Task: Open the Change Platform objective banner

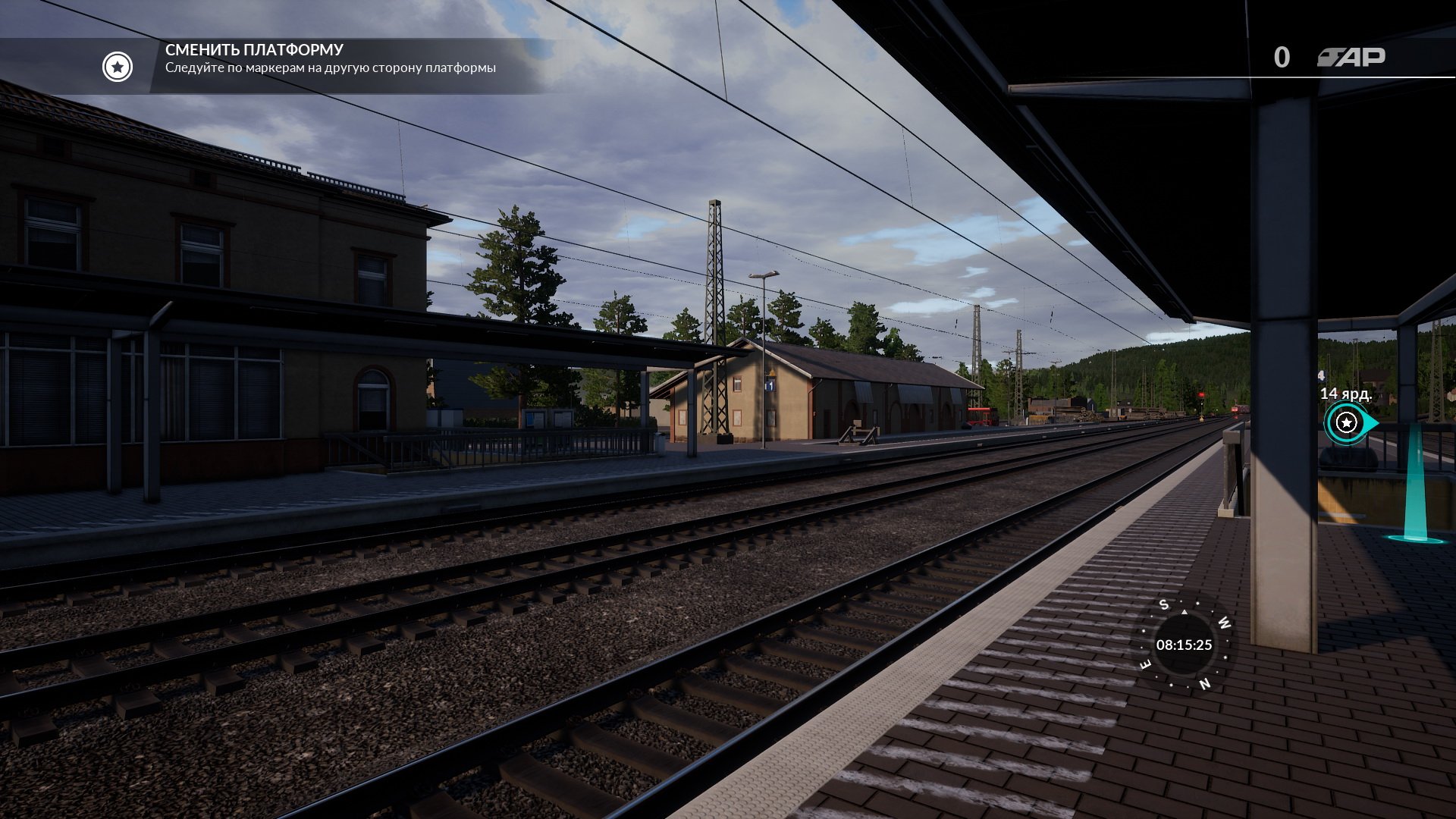Action: coord(331,59)
